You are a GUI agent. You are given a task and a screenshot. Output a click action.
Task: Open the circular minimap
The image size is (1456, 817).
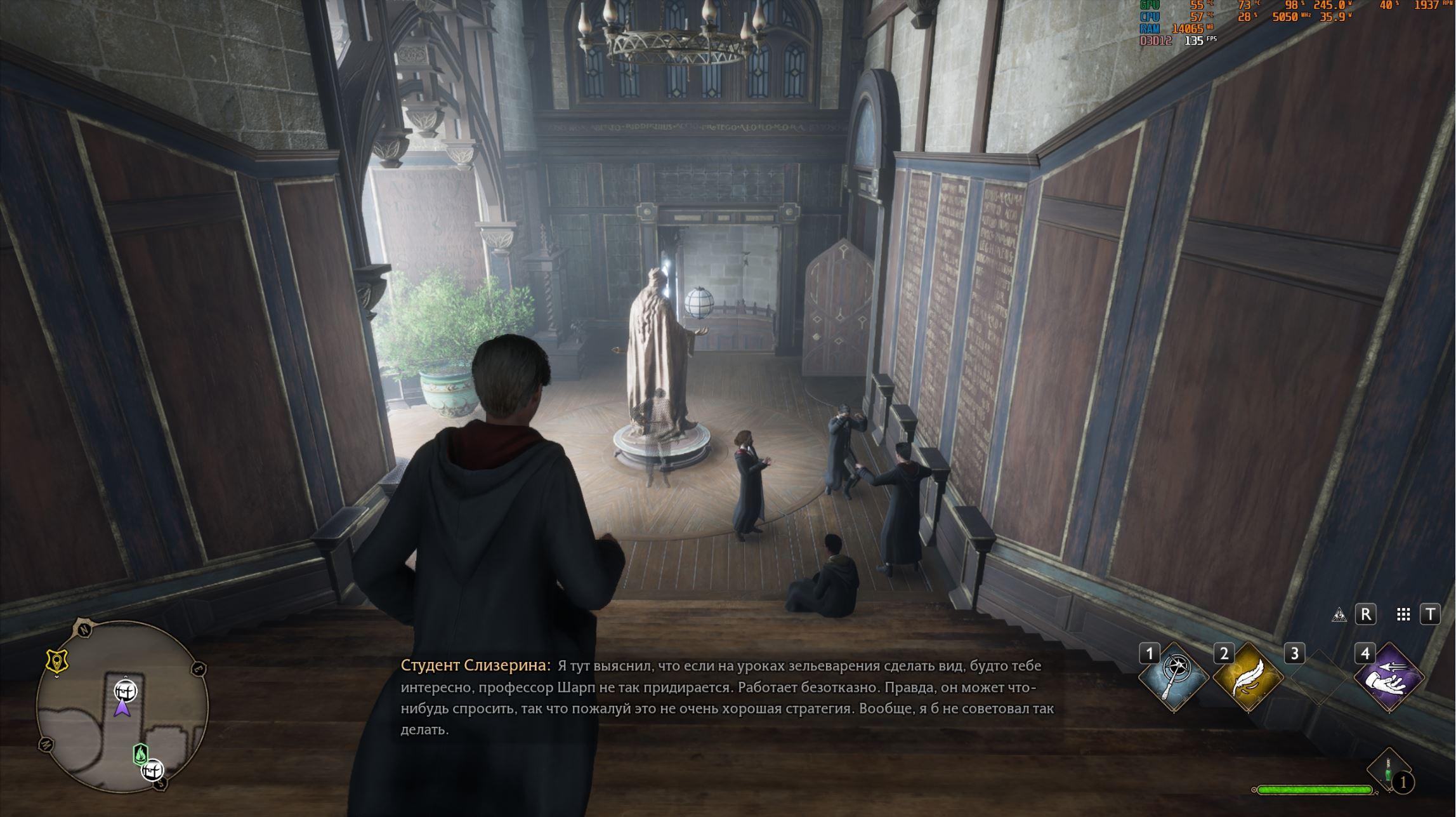pyautogui.click(x=122, y=705)
